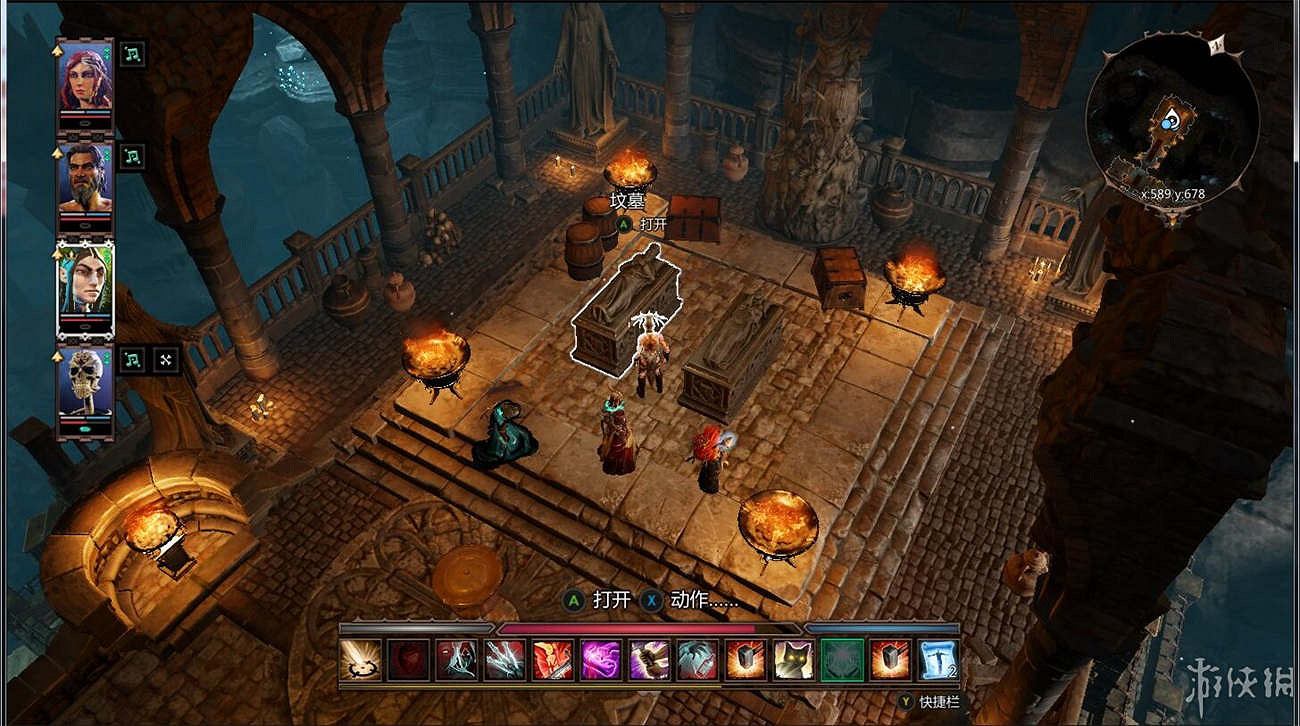Use the dark red hooded figure skill

[x=409, y=660]
